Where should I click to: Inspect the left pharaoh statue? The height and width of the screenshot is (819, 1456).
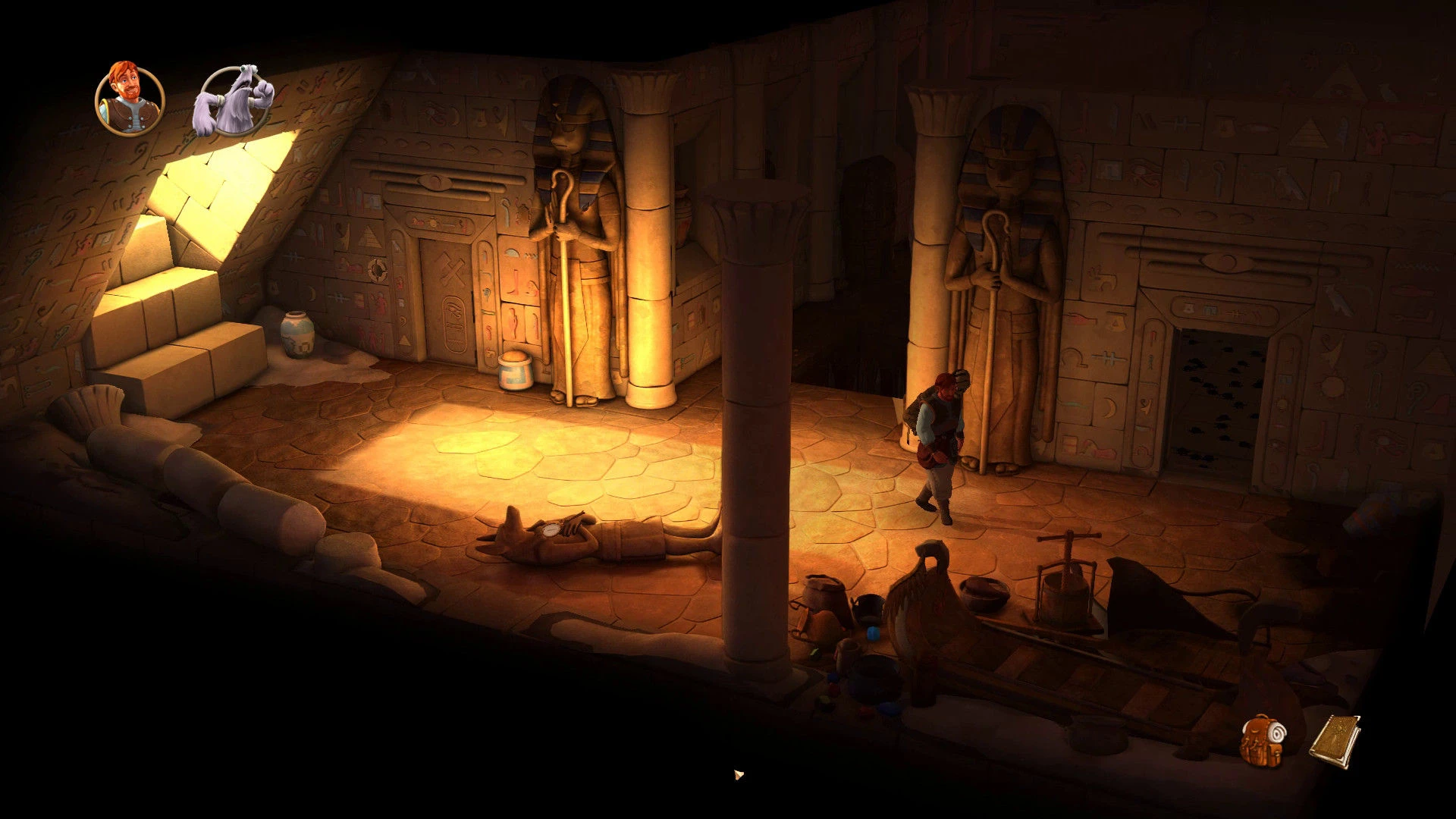[x=575, y=227]
